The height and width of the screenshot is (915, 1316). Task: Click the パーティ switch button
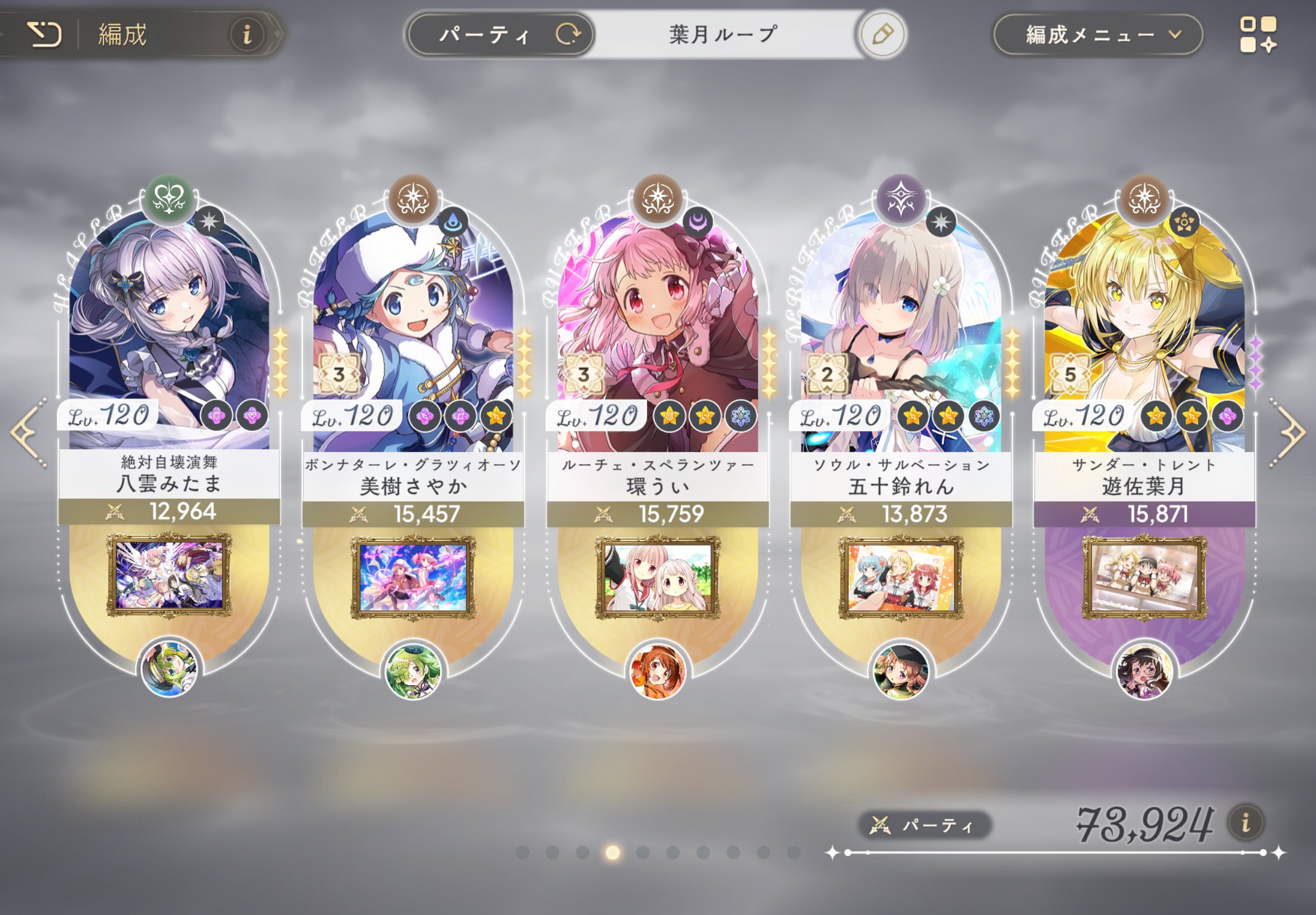[x=500, y=35]
